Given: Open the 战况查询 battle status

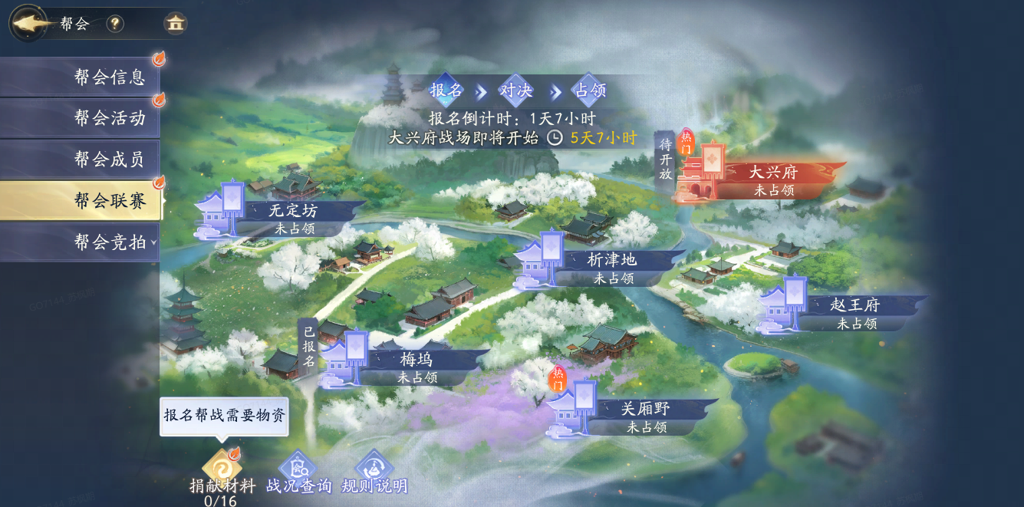Looking at the screenshot, I should [298, 471].
